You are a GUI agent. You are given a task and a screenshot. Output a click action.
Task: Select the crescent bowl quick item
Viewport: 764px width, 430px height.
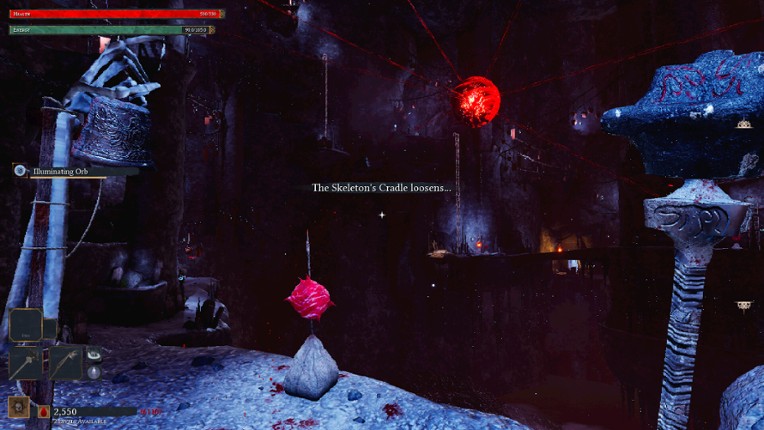pos(93,354)
